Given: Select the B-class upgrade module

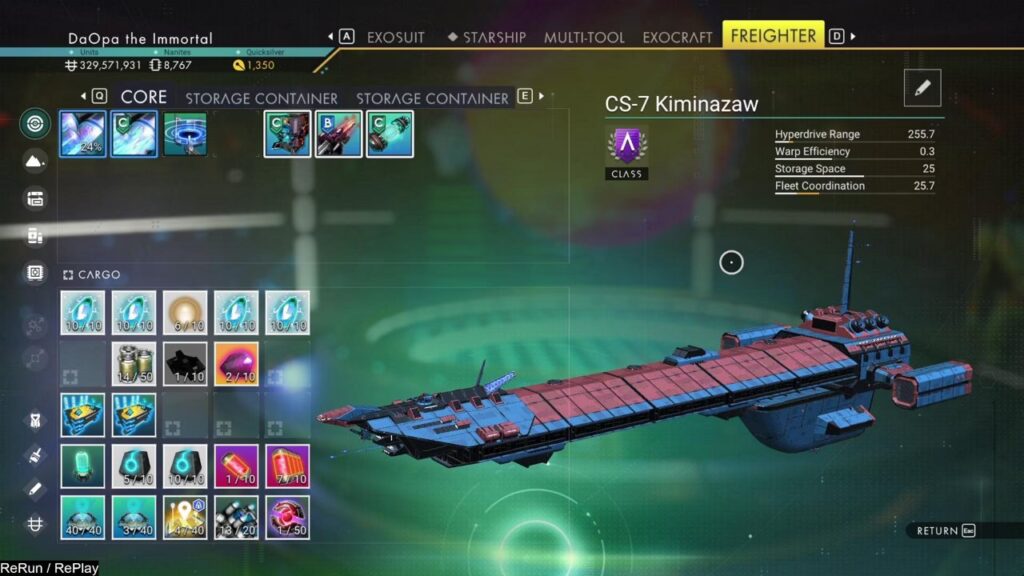Looking at the screenshot, I should pyautogui.click(x=339, y=134).
